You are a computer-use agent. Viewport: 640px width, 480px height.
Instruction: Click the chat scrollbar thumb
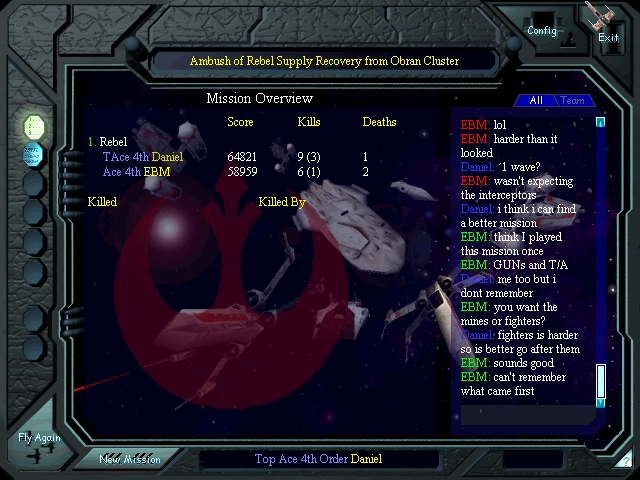(601, 381)
